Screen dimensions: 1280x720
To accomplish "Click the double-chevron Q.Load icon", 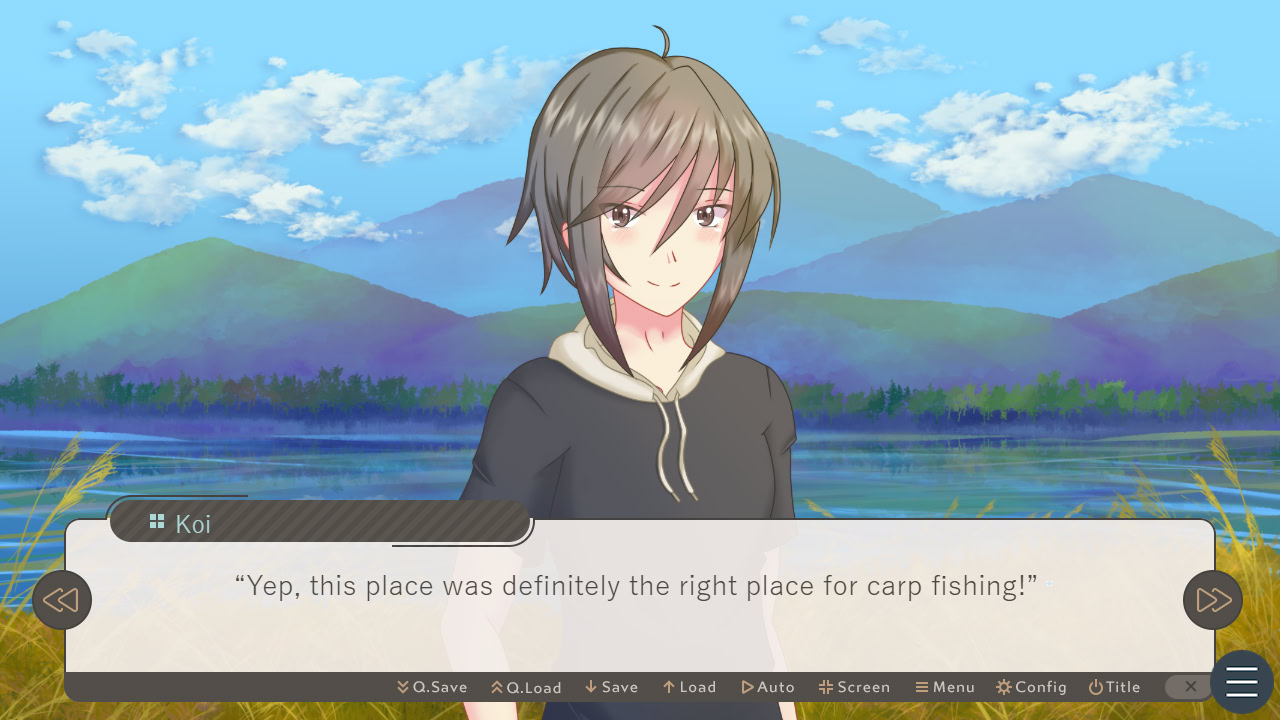I will click(x=496, y=687).
